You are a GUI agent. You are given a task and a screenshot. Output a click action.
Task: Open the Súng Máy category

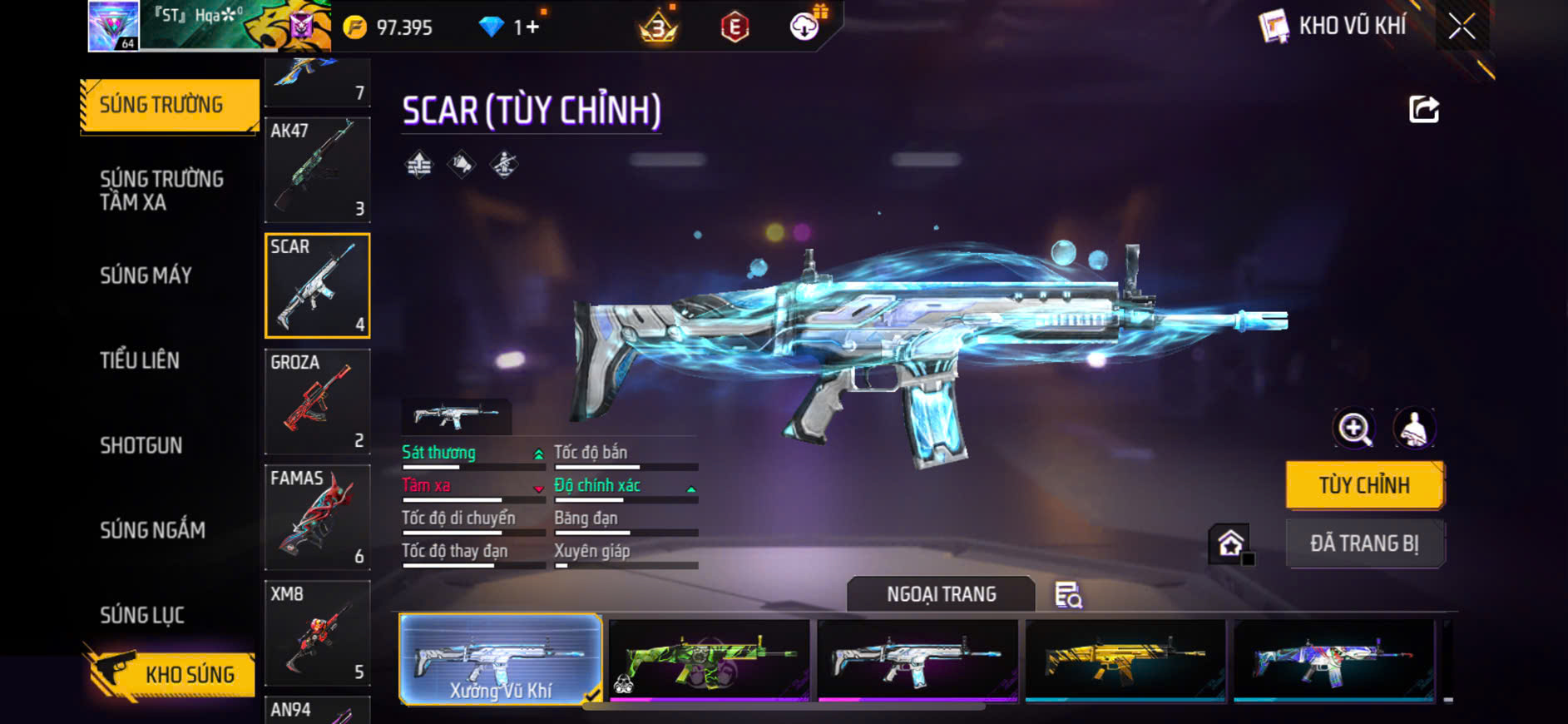click(x=146, y=275)
